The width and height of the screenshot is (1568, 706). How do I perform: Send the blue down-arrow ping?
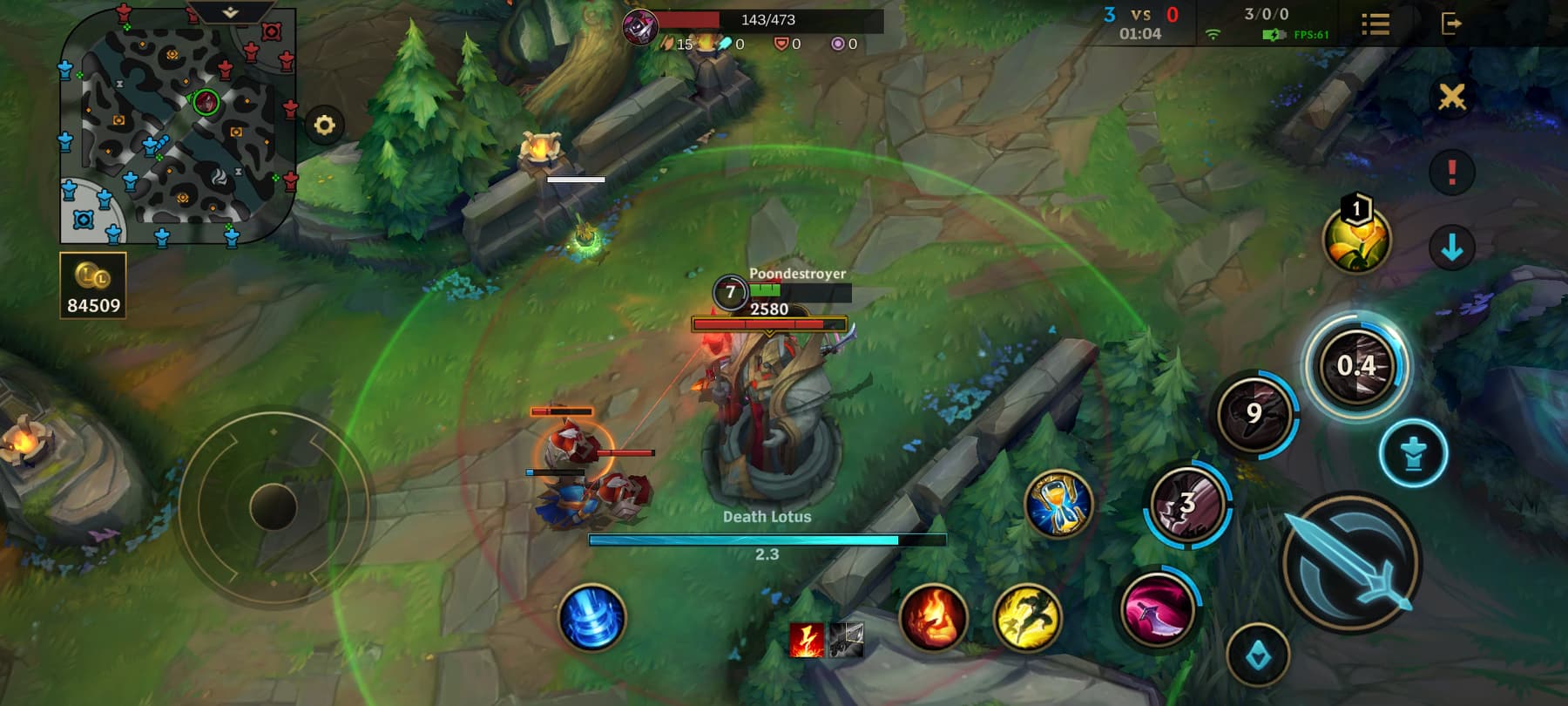point(1451,248)
